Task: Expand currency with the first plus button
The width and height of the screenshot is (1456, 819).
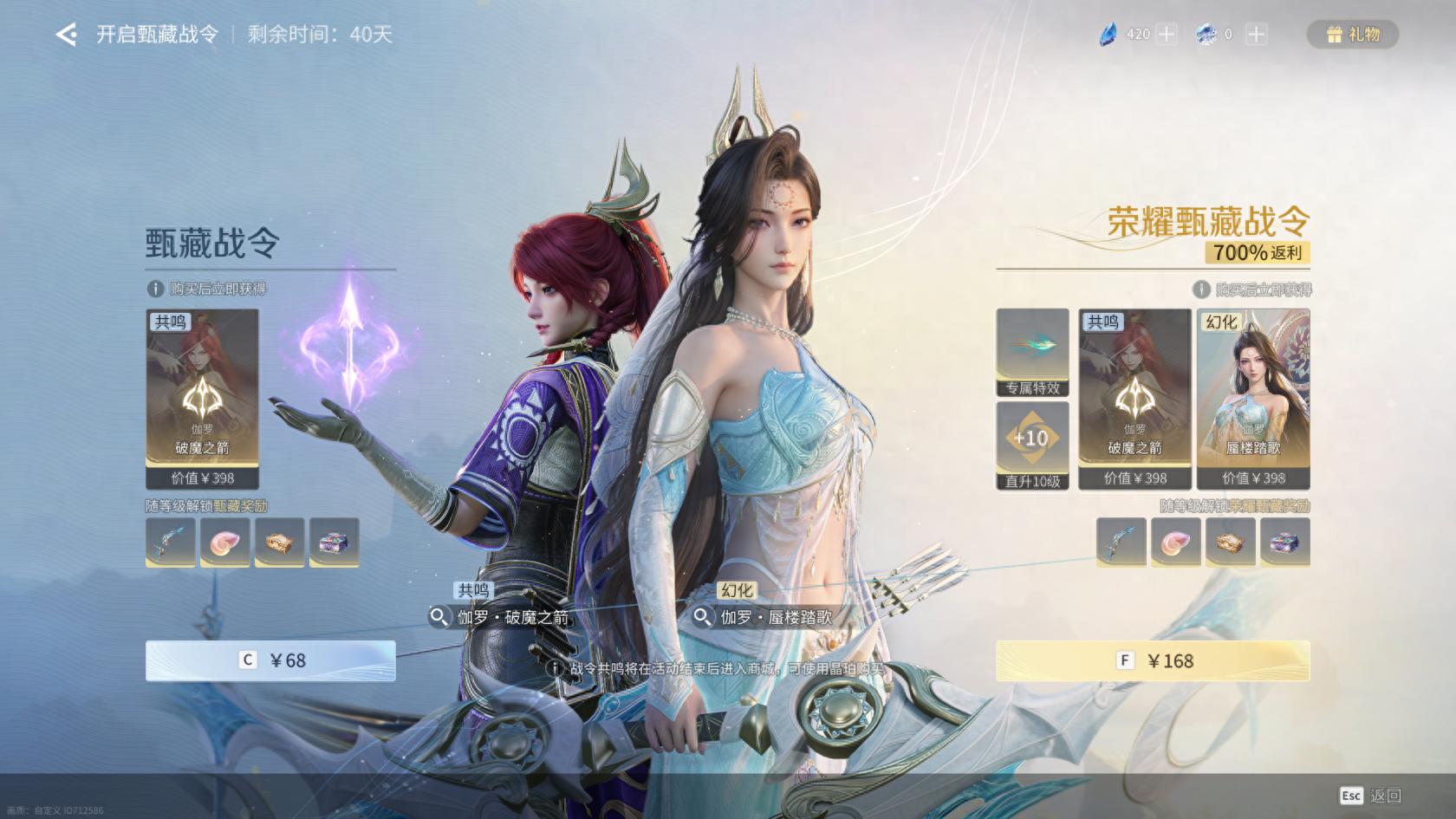Action: click(1166, 35)
